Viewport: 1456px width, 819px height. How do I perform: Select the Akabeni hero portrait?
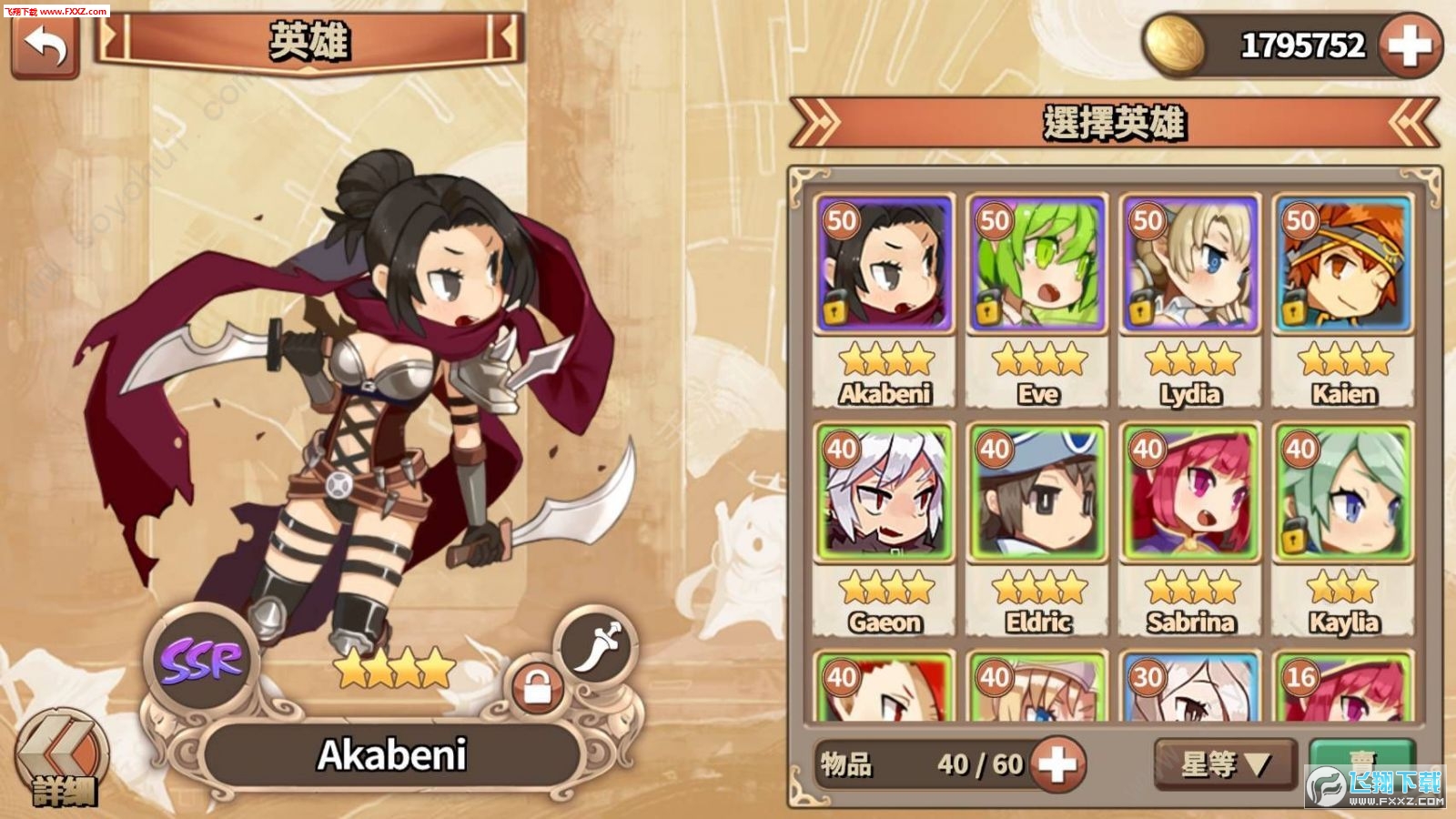tap(885, 264)
